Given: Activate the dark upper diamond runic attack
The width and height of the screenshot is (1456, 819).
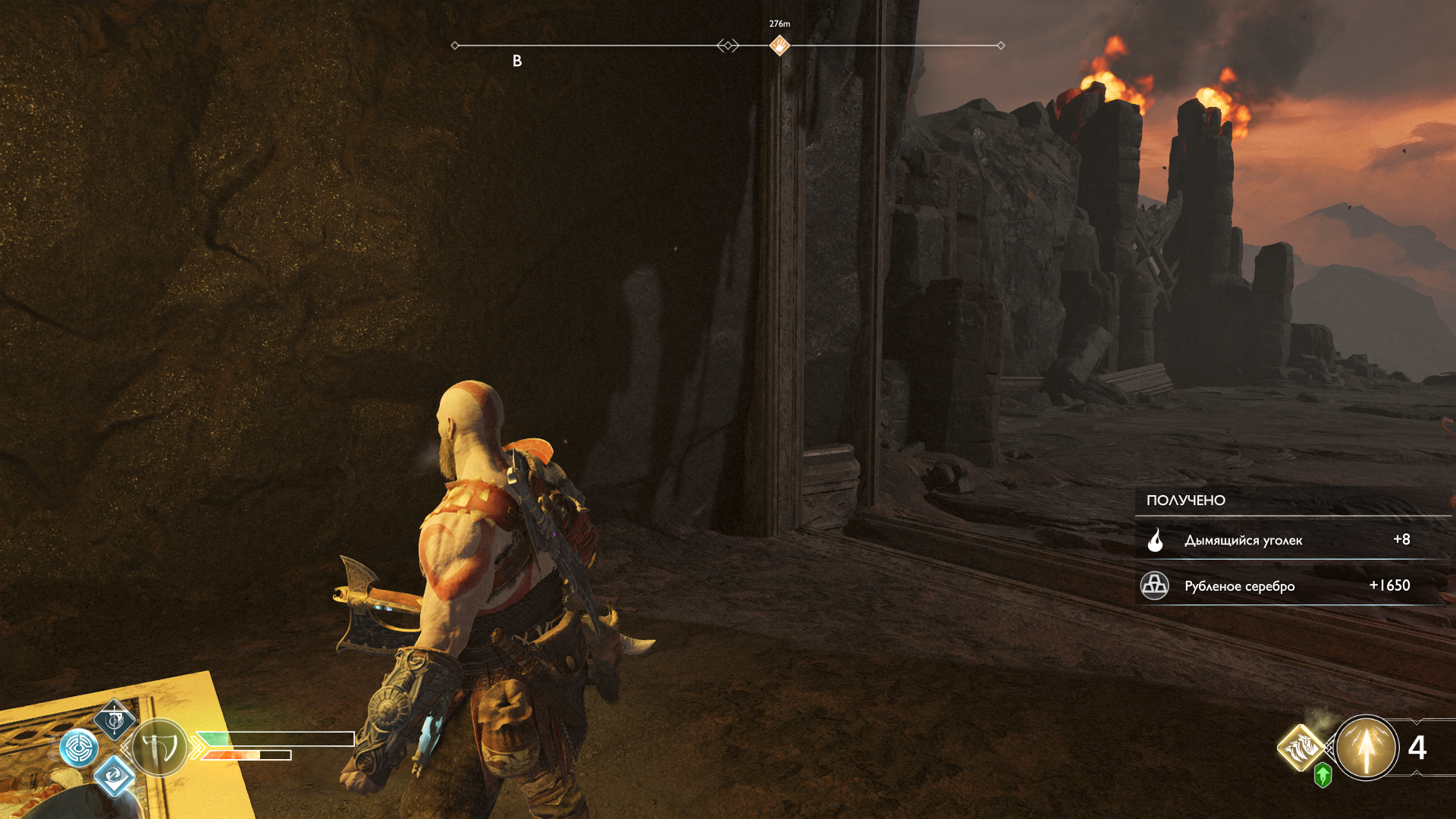Looking at the screenshot, I should click(x=115, y=720).
